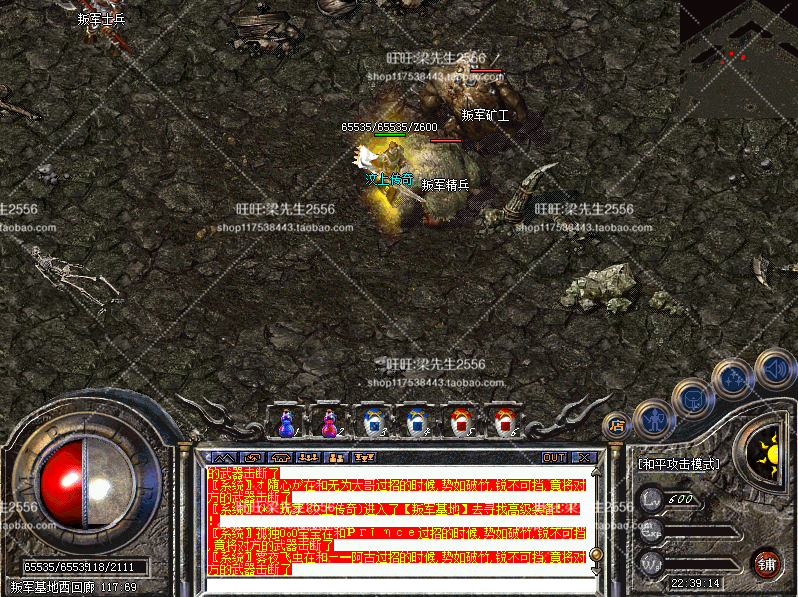Select the red bundle in belt slot 6
Screen dimensions: 798x597
coord(501,423)
